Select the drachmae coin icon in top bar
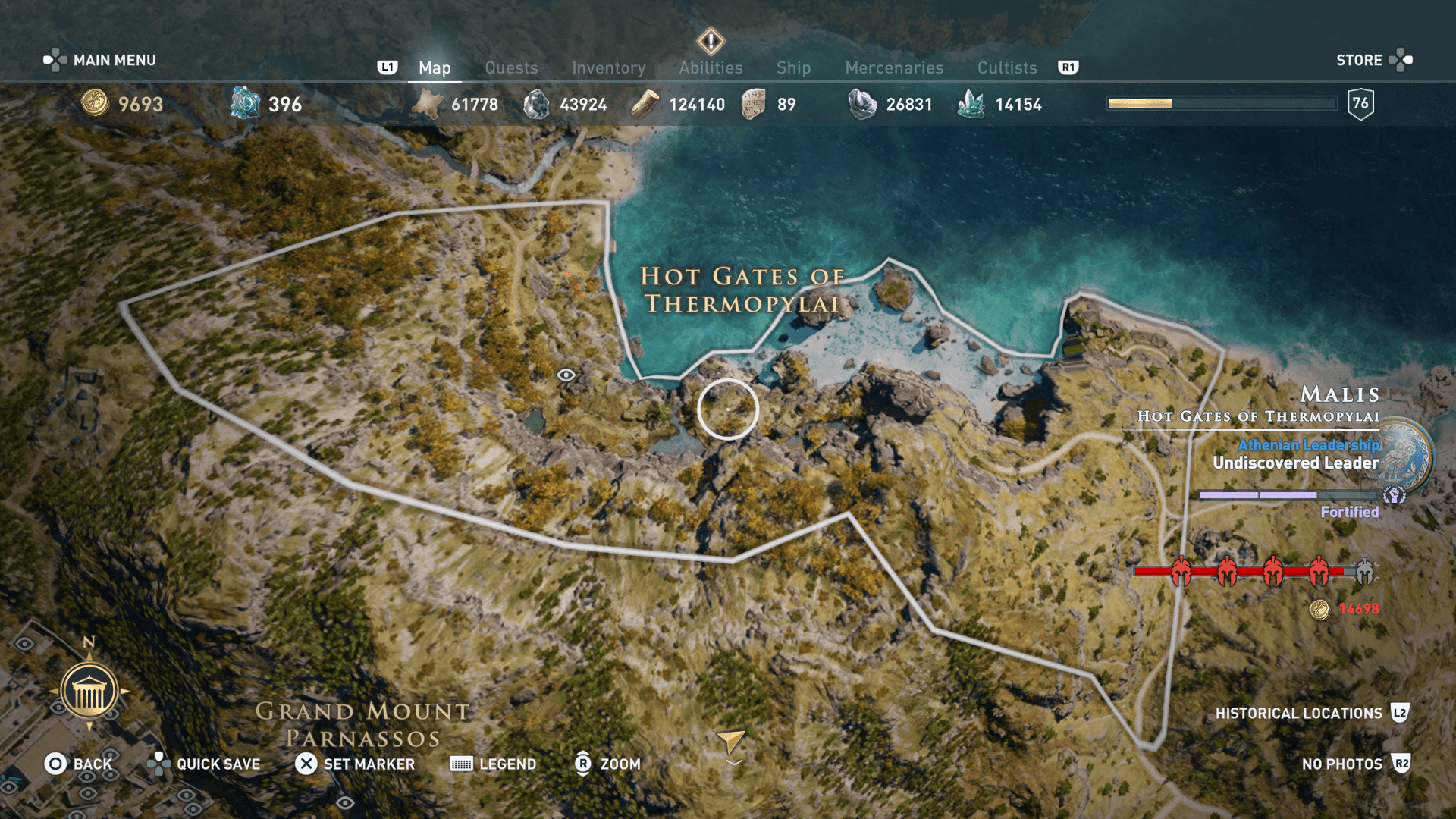Screen dimensions: 1456x819 95,104
